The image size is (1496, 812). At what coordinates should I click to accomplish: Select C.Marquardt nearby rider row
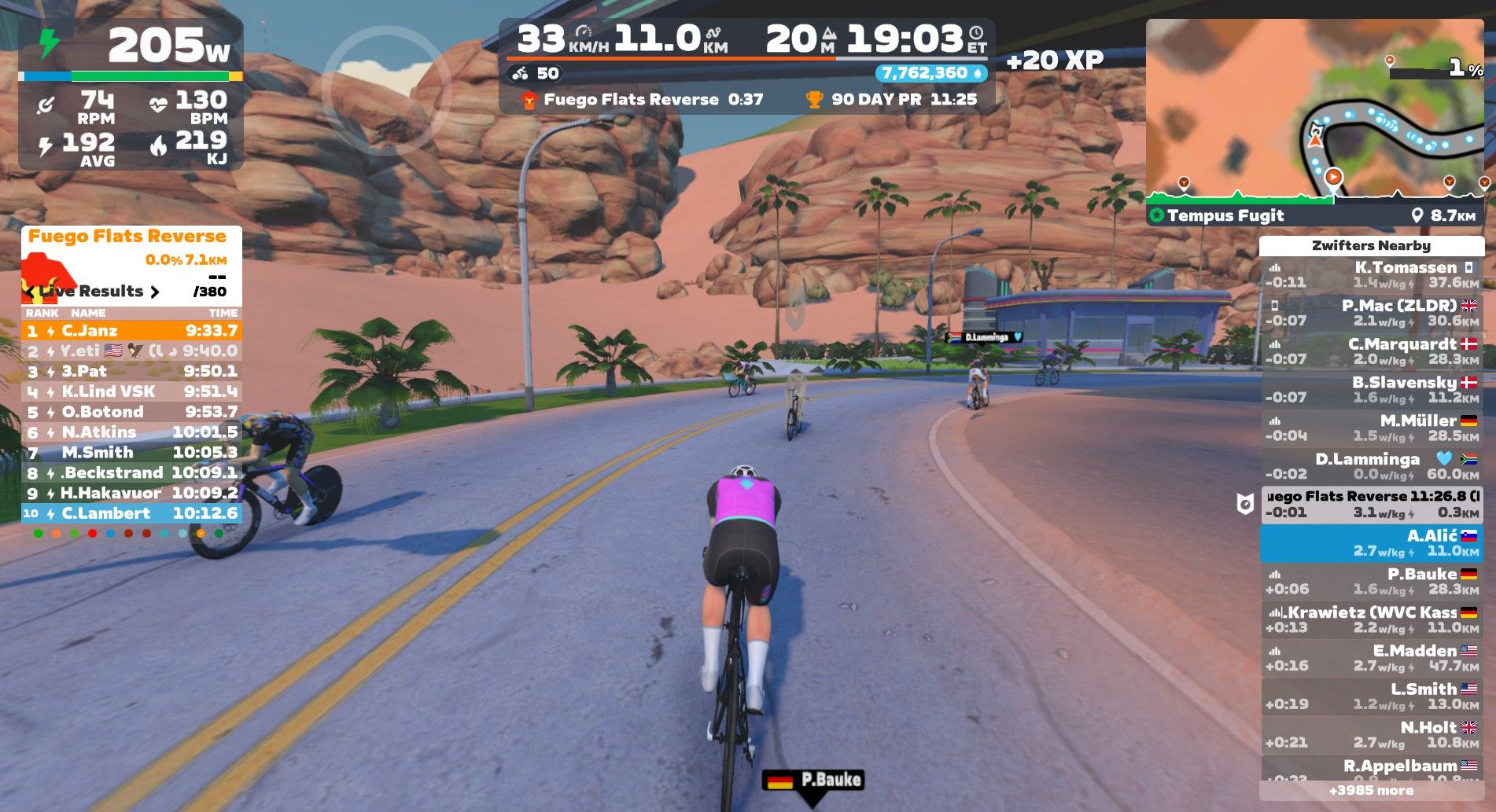click(x=1372, y=351)
